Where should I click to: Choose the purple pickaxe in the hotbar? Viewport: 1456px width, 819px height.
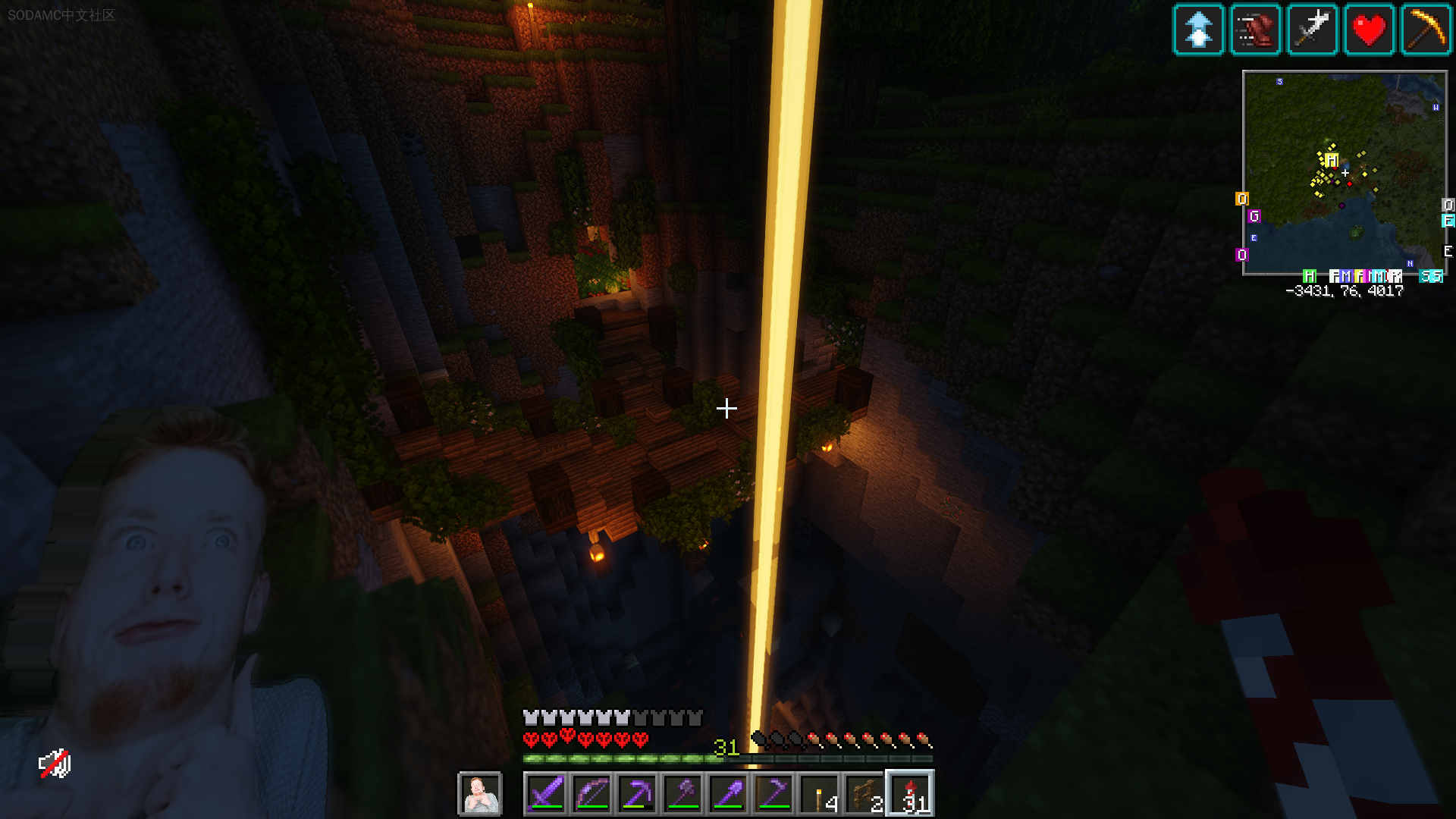click(x=637, y=794)
